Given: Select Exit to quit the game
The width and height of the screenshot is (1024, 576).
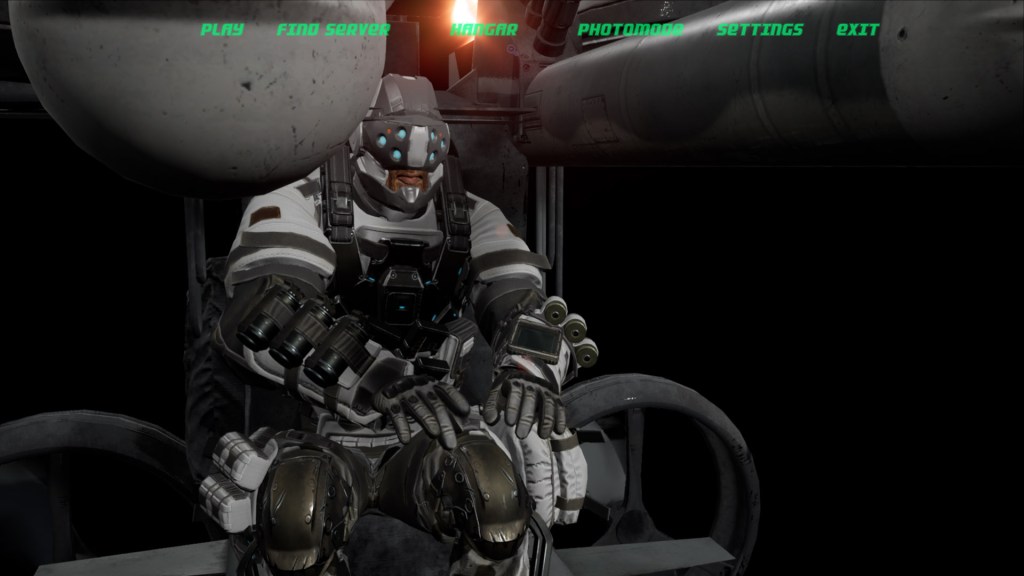Looking at the screenshot, I should [x=858, y=30].
